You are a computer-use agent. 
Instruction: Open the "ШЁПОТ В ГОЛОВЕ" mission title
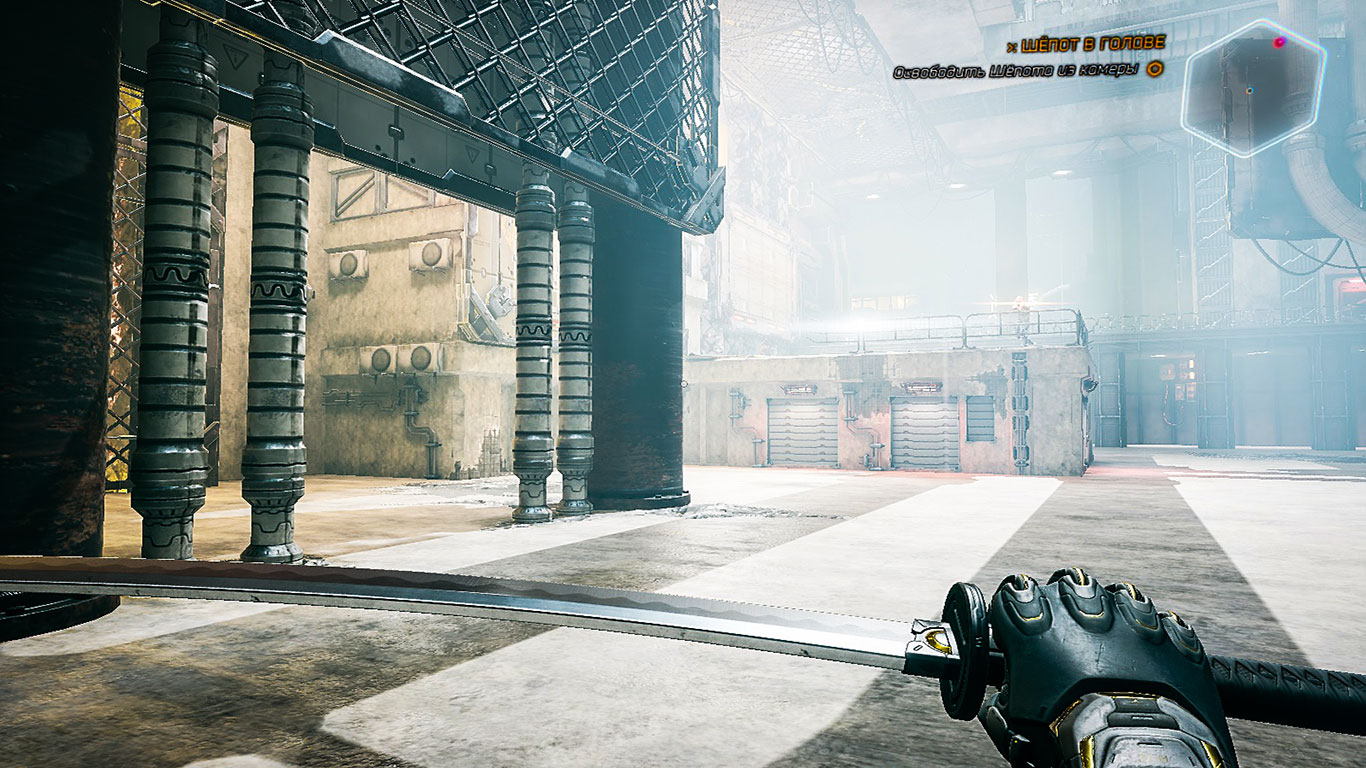coord(1089,43)
